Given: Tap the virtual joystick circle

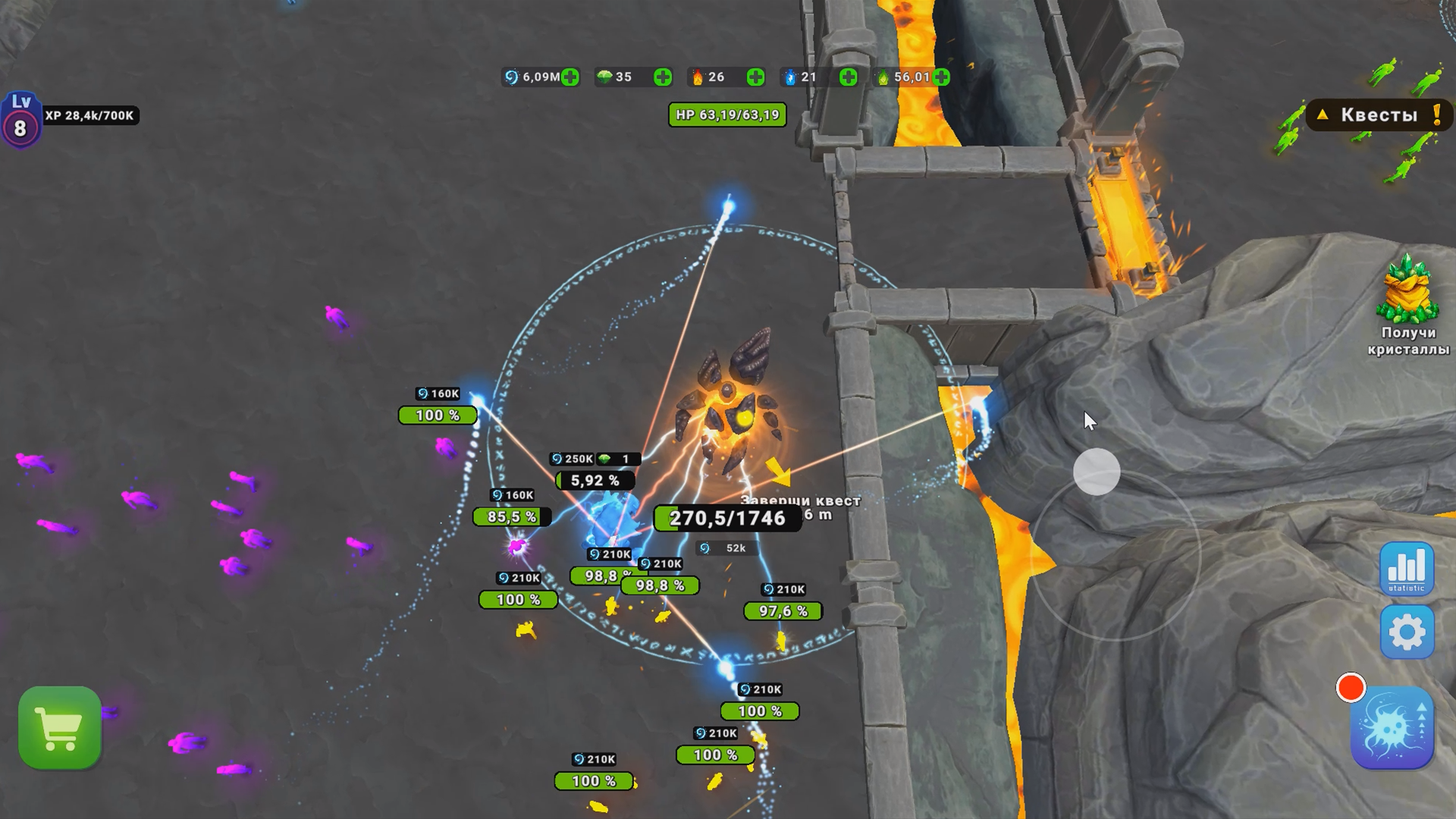Looking at the screenshot, I should point(1099,472).
